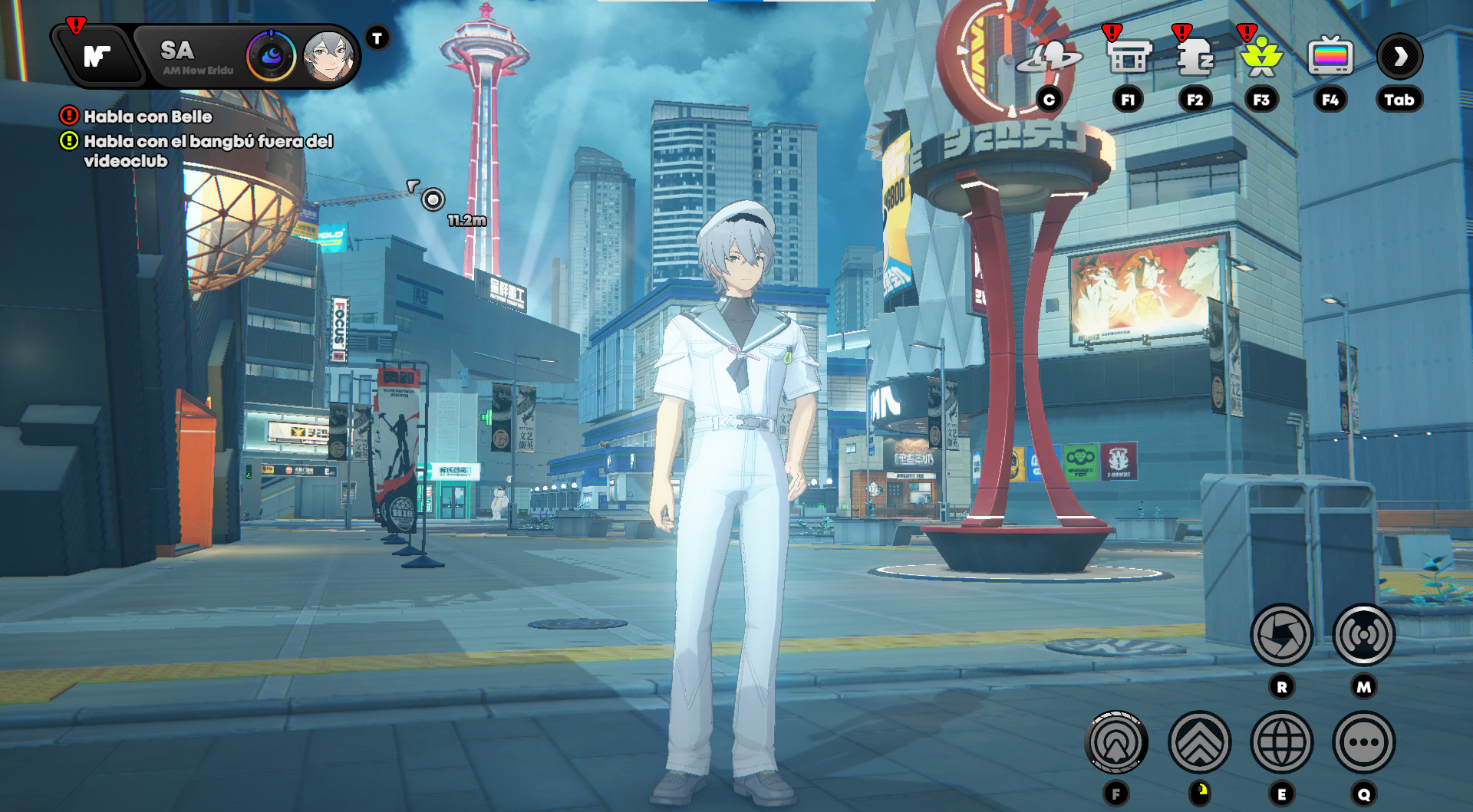Open the training exercise icon marked F3
Viewport: 1473px width, 812px height.
1261,57
